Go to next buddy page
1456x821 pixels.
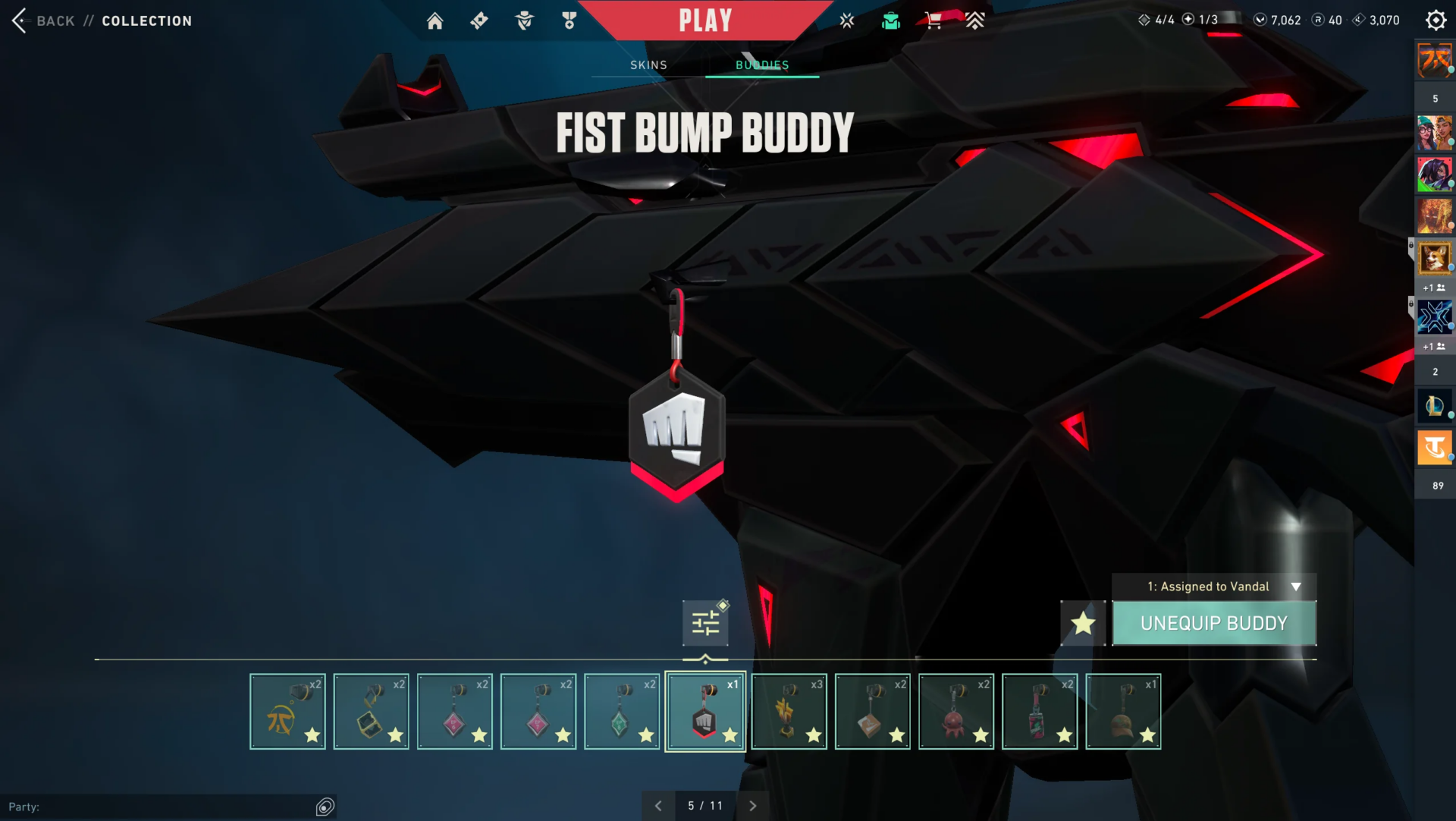click(752, 806)
